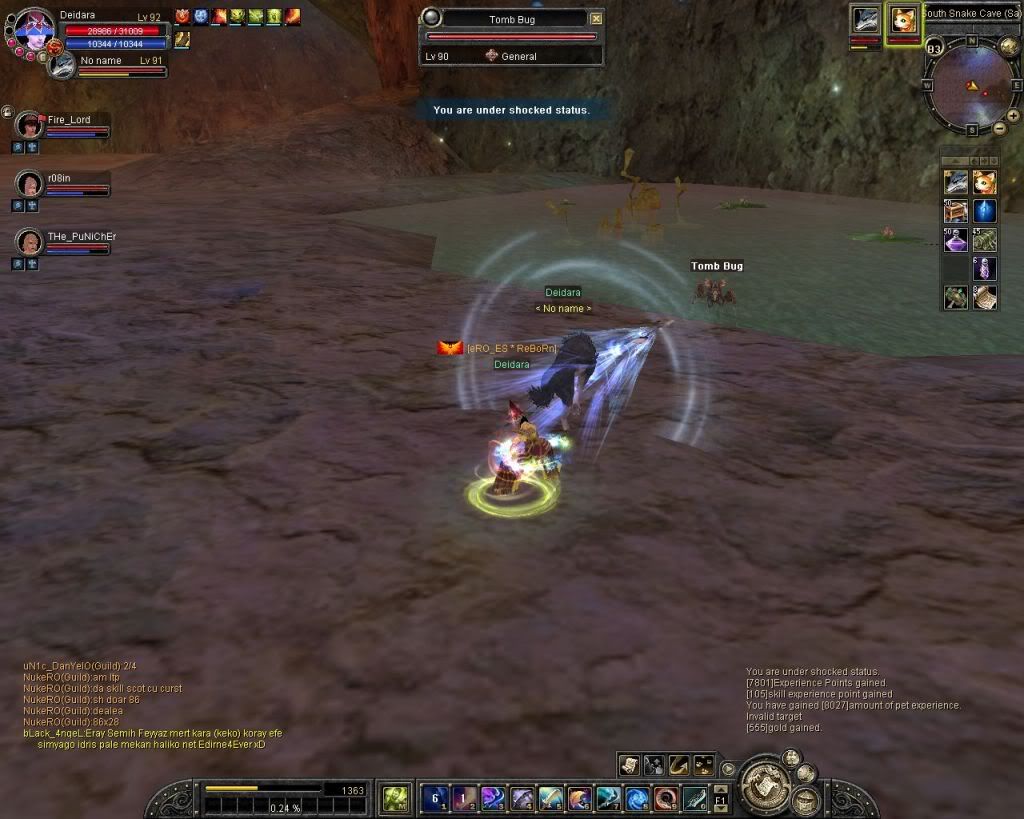The width and height of the screenshot is (1024, 819).
Task: Open the South Snake Cave minimap
Action: tap(972, 86)
